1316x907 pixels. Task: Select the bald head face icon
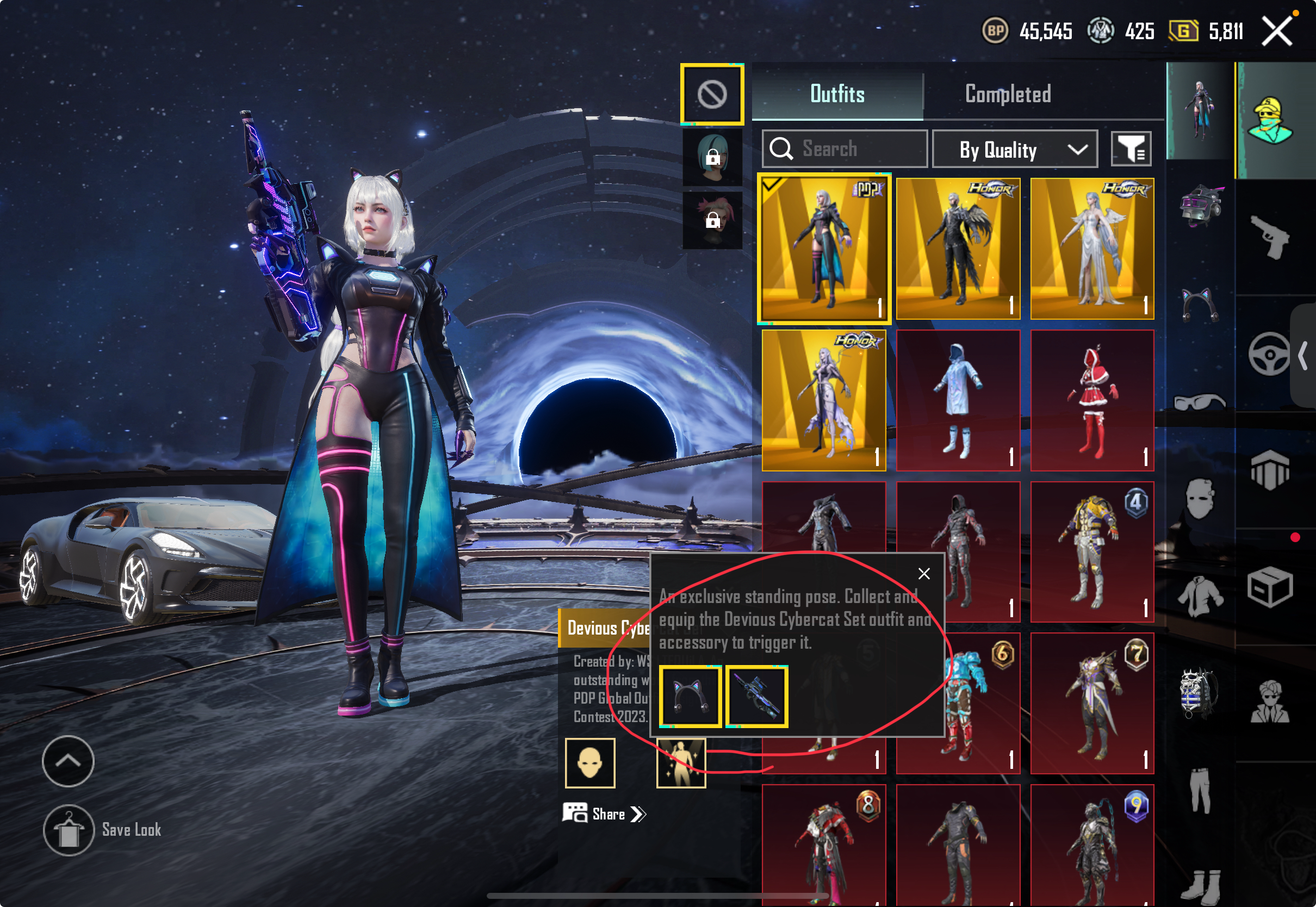(x=590, y=763)
